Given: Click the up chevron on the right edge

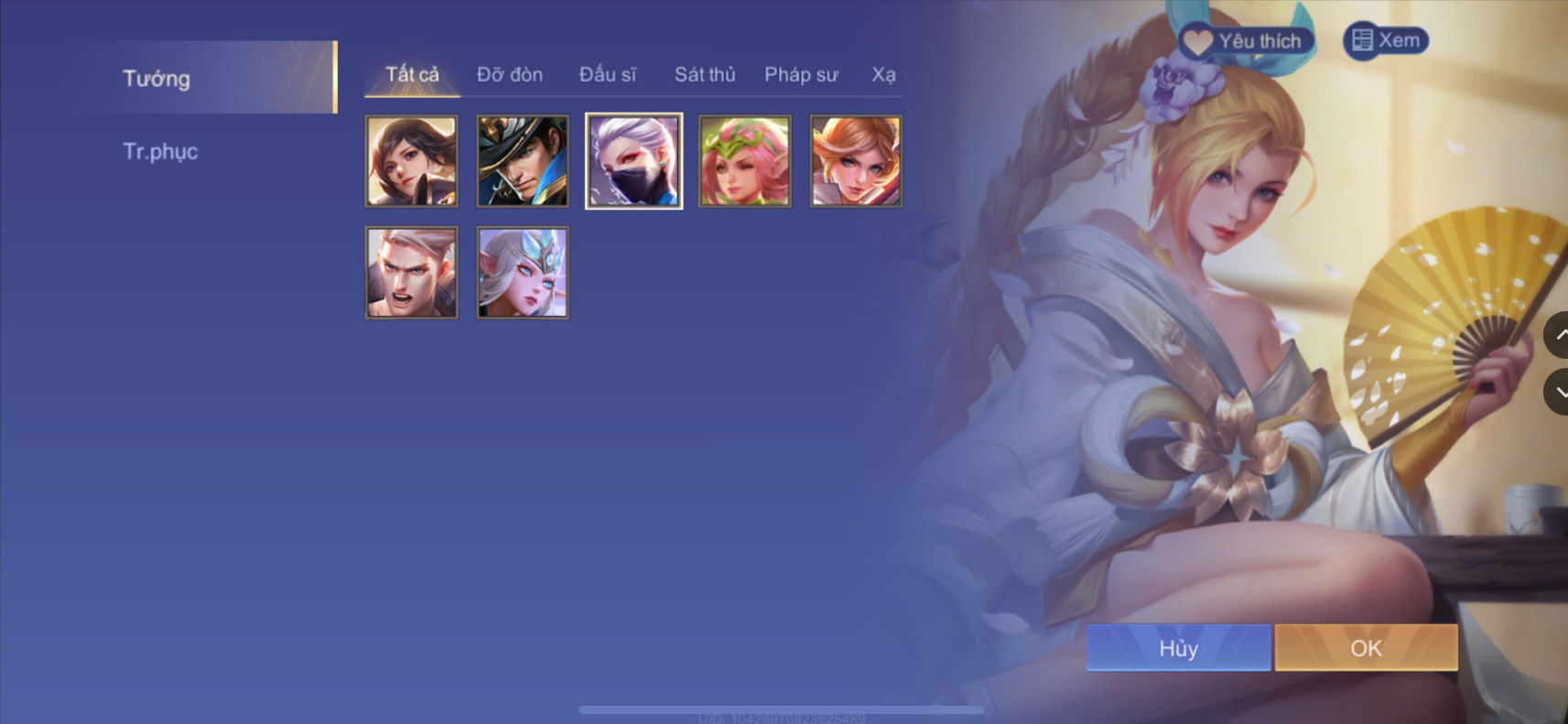Looking at the screenshot, I should 1561,335.
